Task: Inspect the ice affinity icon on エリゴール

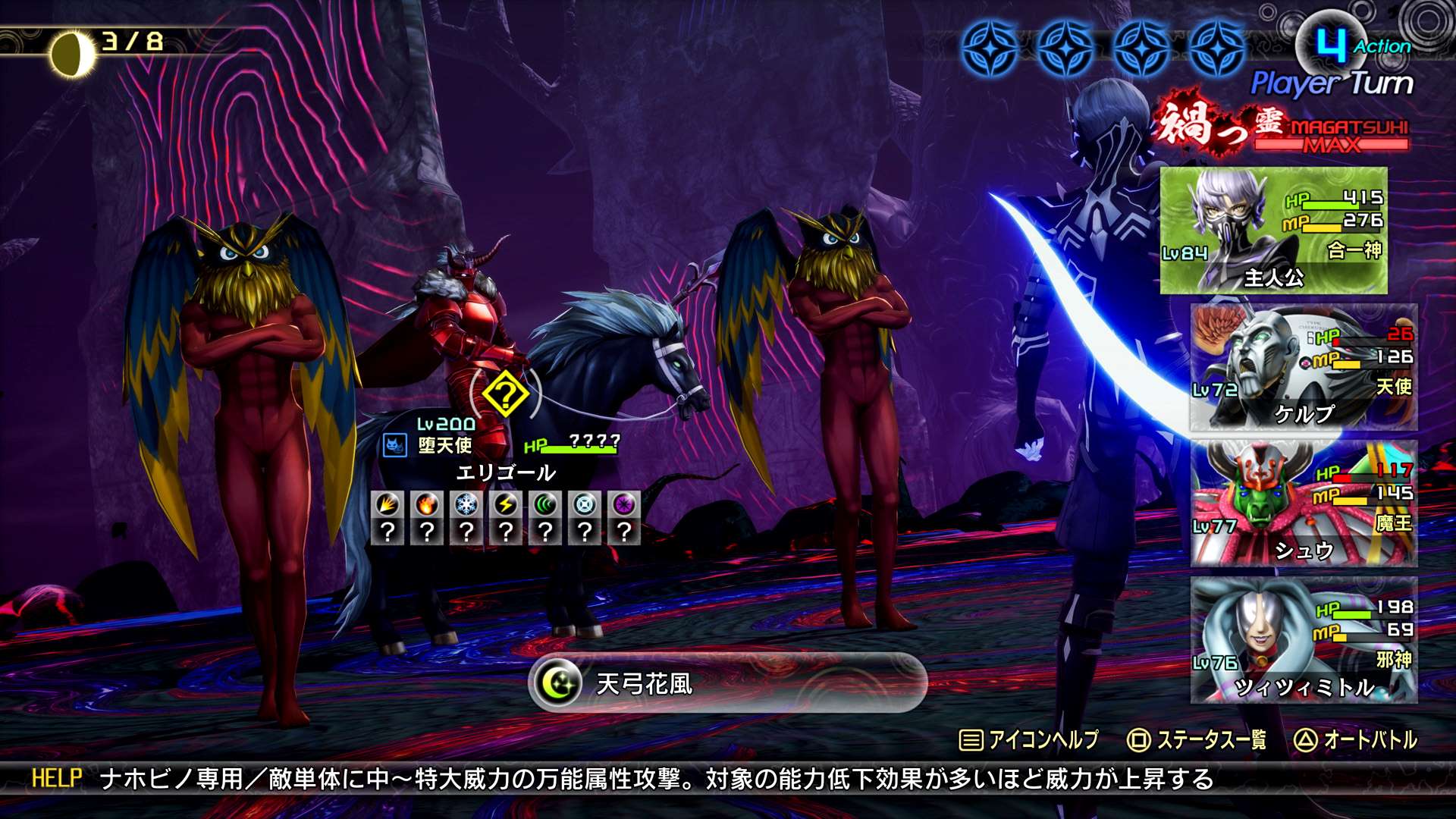Action: tap(466, 504)
